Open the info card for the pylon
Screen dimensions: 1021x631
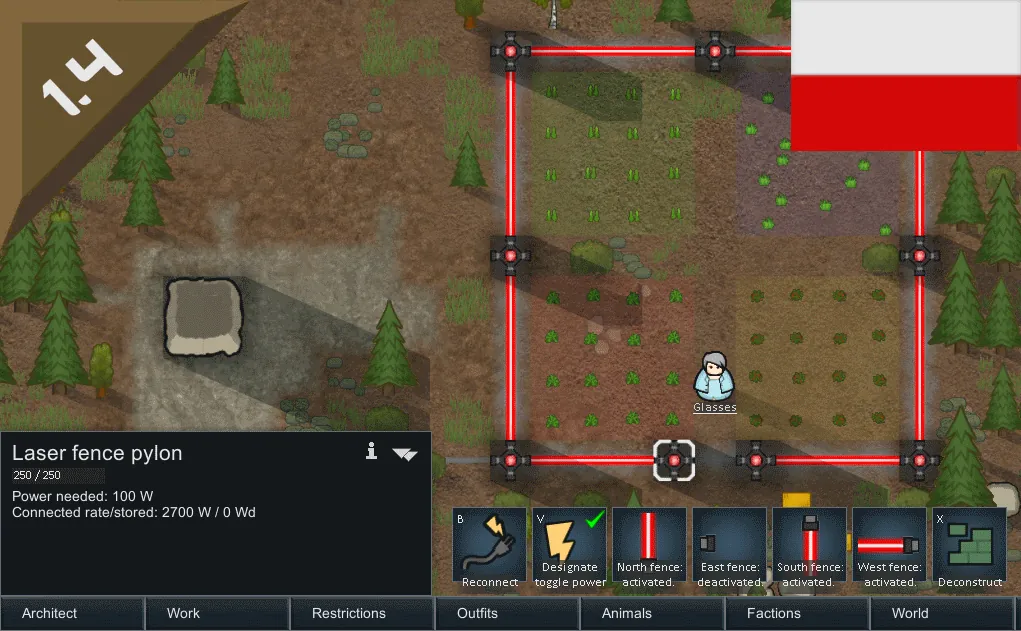(372, 452)
